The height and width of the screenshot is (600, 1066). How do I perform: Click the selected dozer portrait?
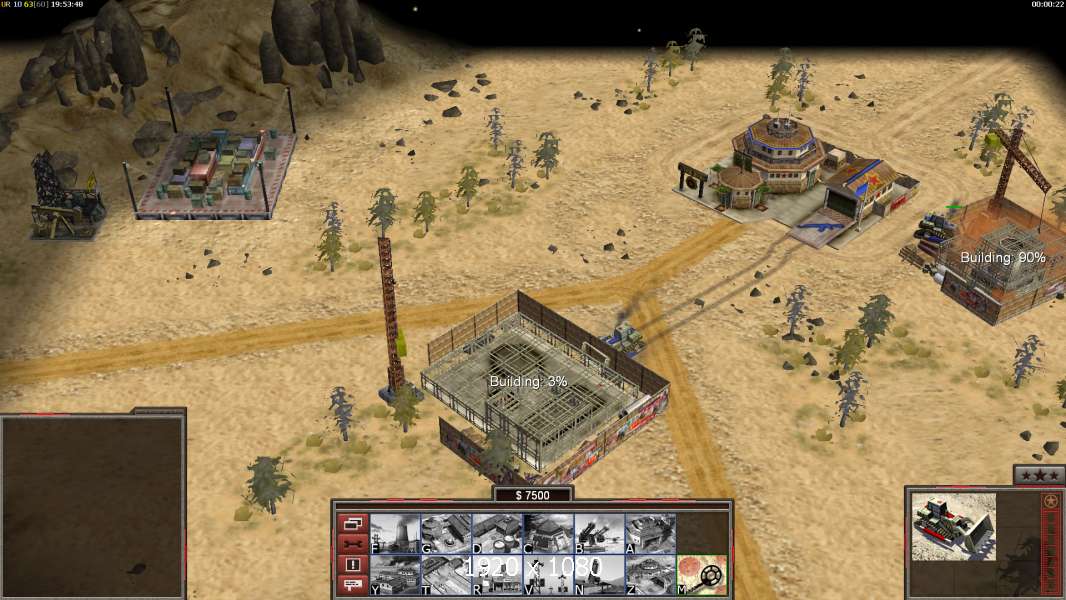953,525
